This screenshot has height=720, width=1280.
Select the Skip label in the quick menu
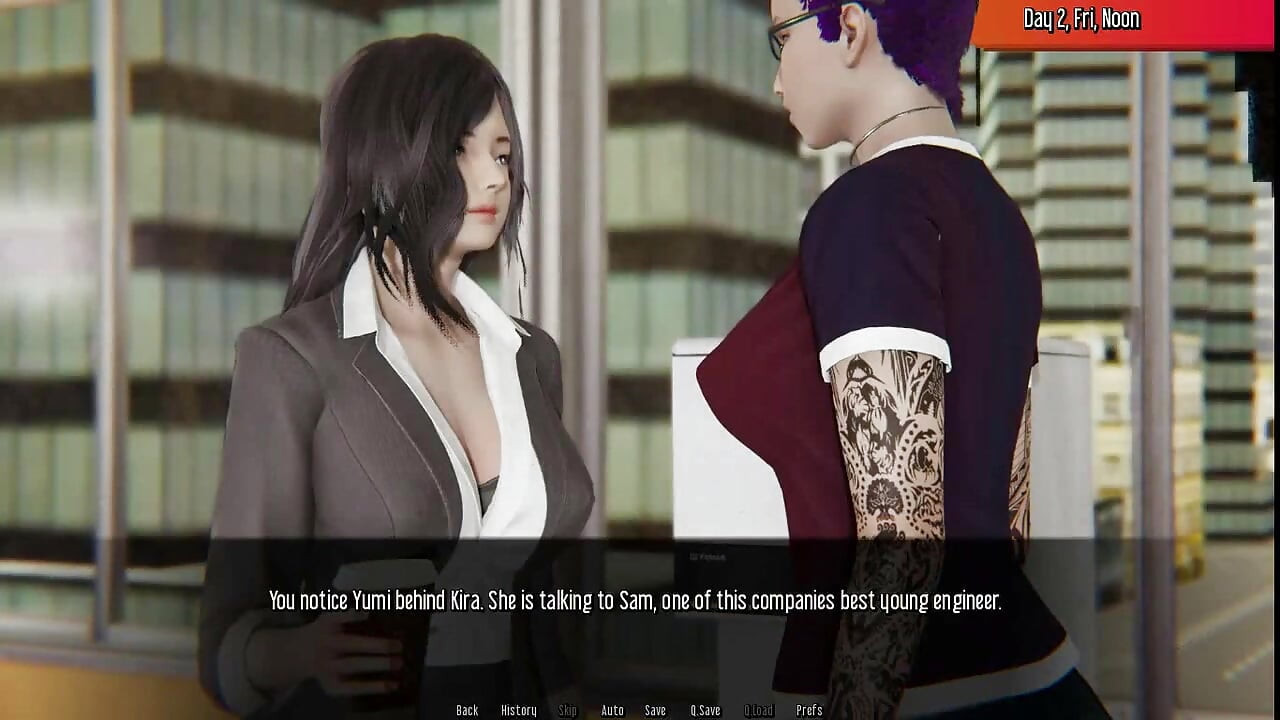tap(567, 710)
